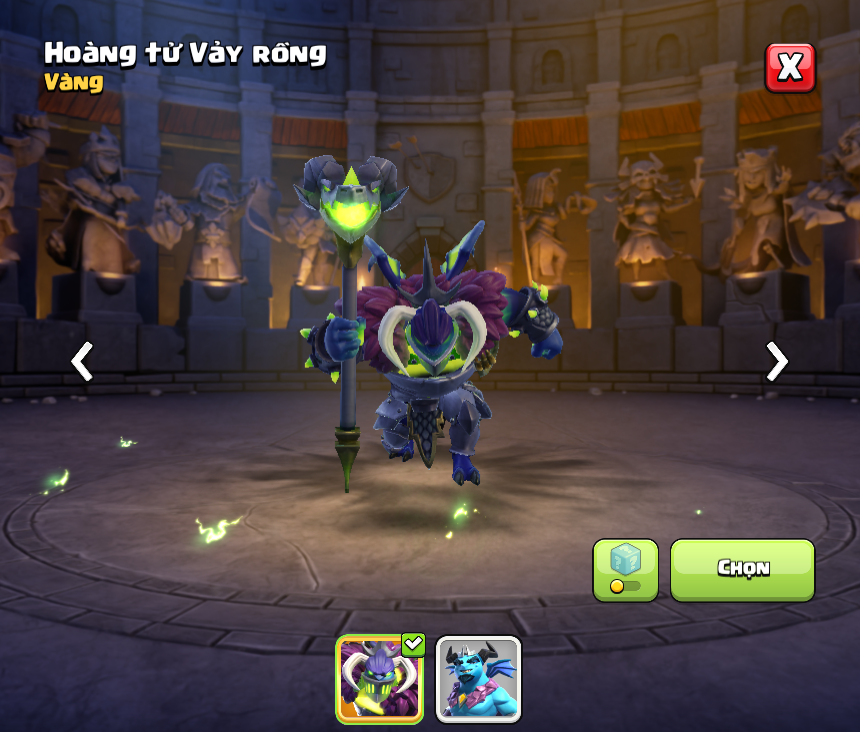Show the next hero skin with right arrow
Image resolution: width=860 pixels, height=732 pixels.
pyautogui.click(x=776, y=361)
